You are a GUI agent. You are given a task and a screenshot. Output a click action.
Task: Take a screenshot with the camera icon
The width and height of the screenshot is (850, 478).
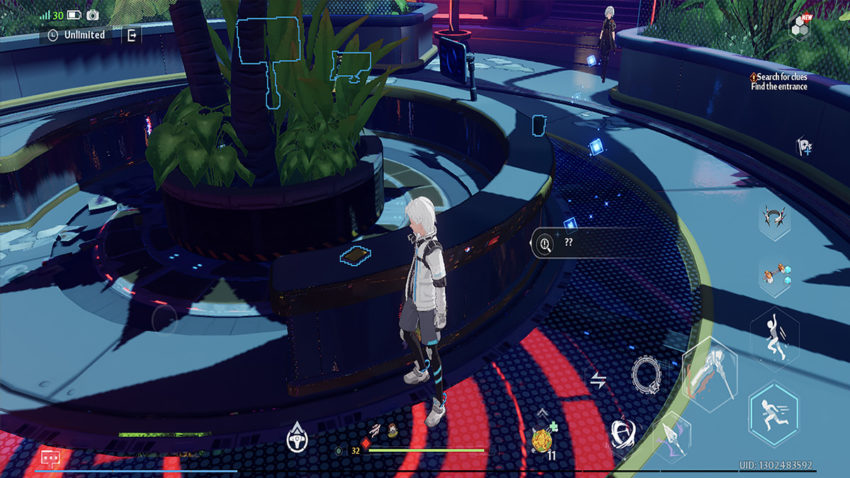[93, 15]
